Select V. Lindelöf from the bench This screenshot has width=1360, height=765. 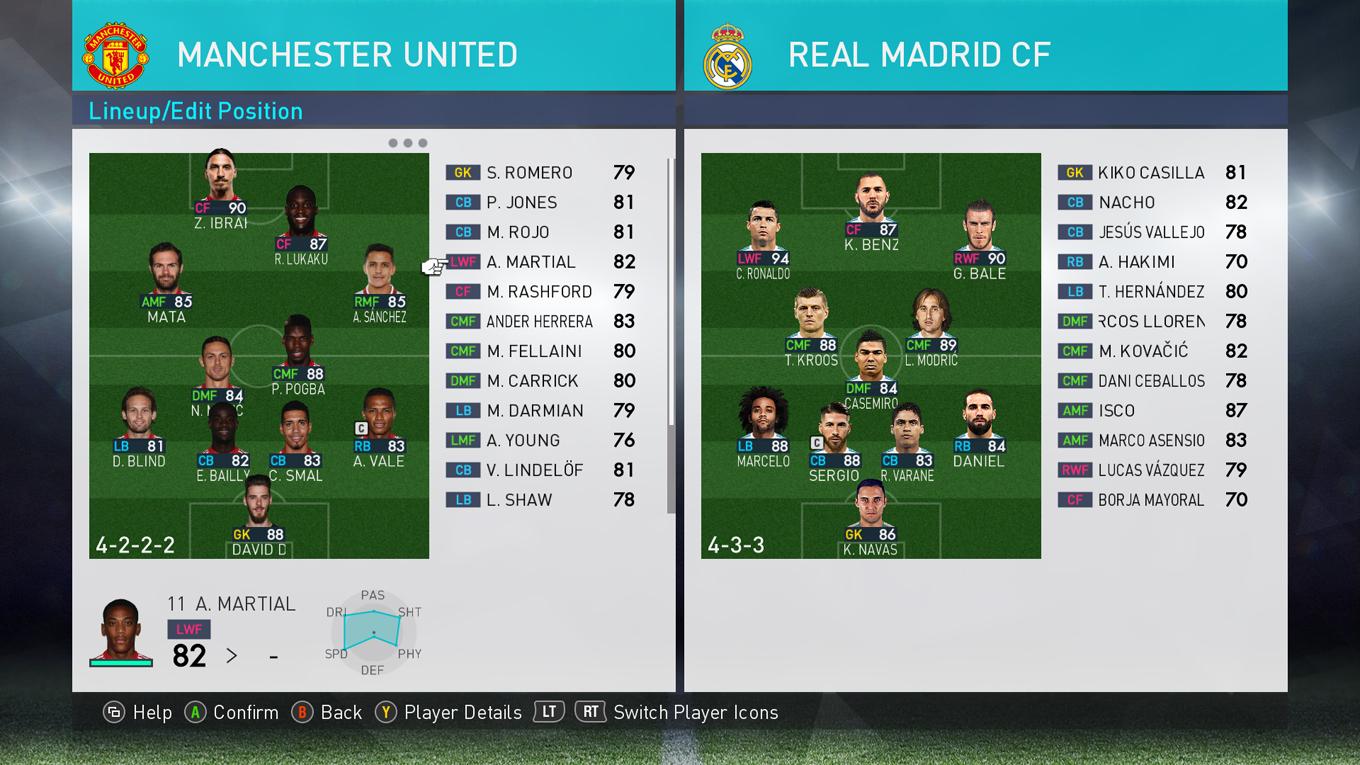533,470
